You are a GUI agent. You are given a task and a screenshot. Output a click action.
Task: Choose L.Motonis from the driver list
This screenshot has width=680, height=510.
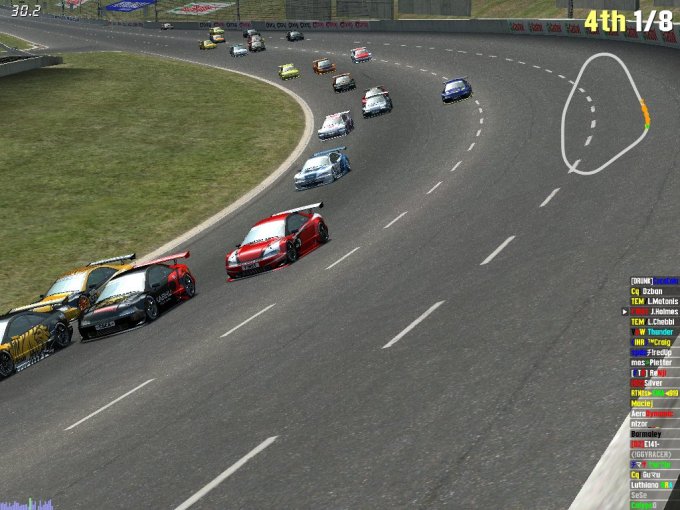point(654,301)
